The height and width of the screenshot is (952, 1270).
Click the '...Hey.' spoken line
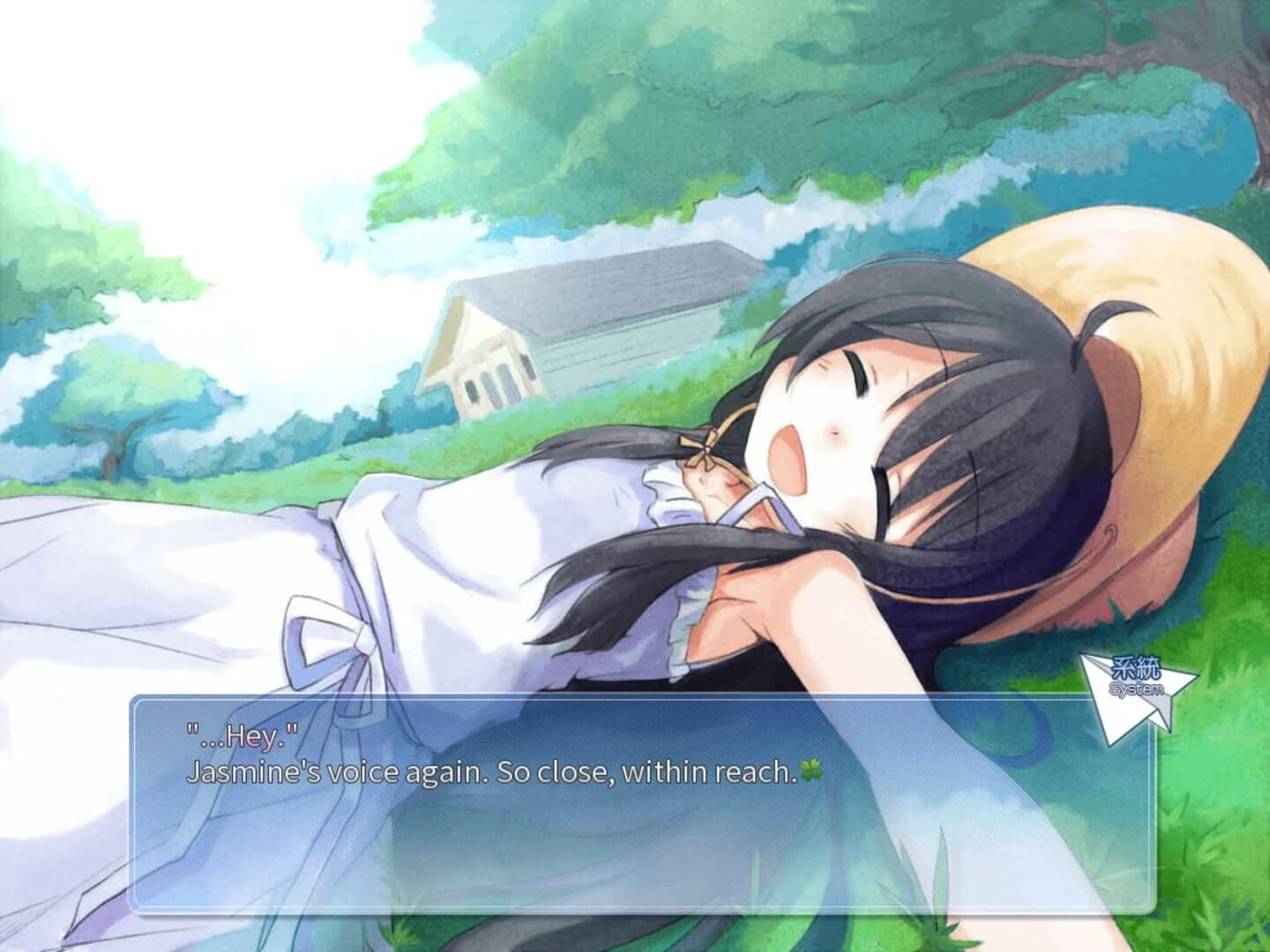pos(242,730)
